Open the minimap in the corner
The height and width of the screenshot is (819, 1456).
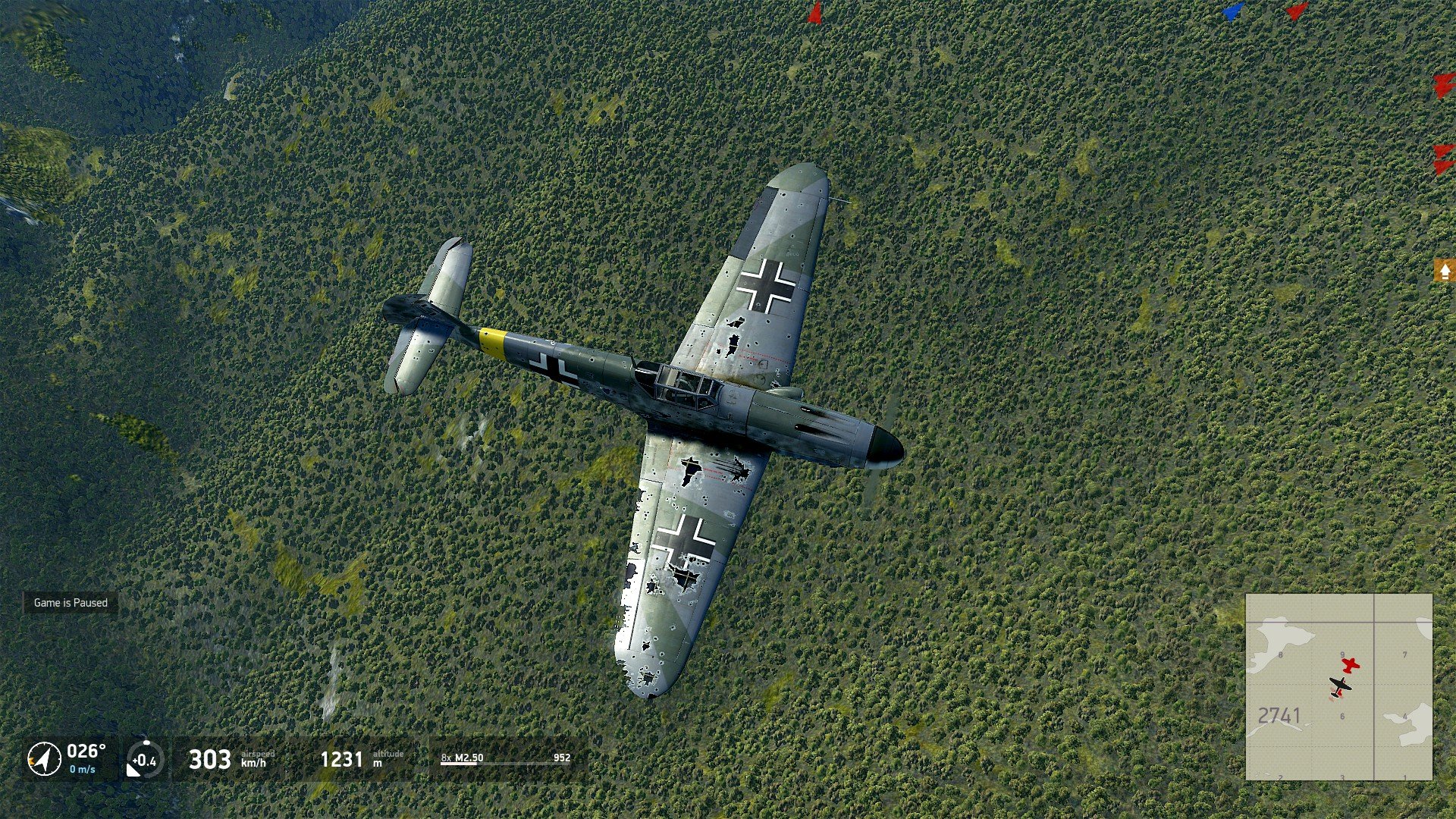1338,687
